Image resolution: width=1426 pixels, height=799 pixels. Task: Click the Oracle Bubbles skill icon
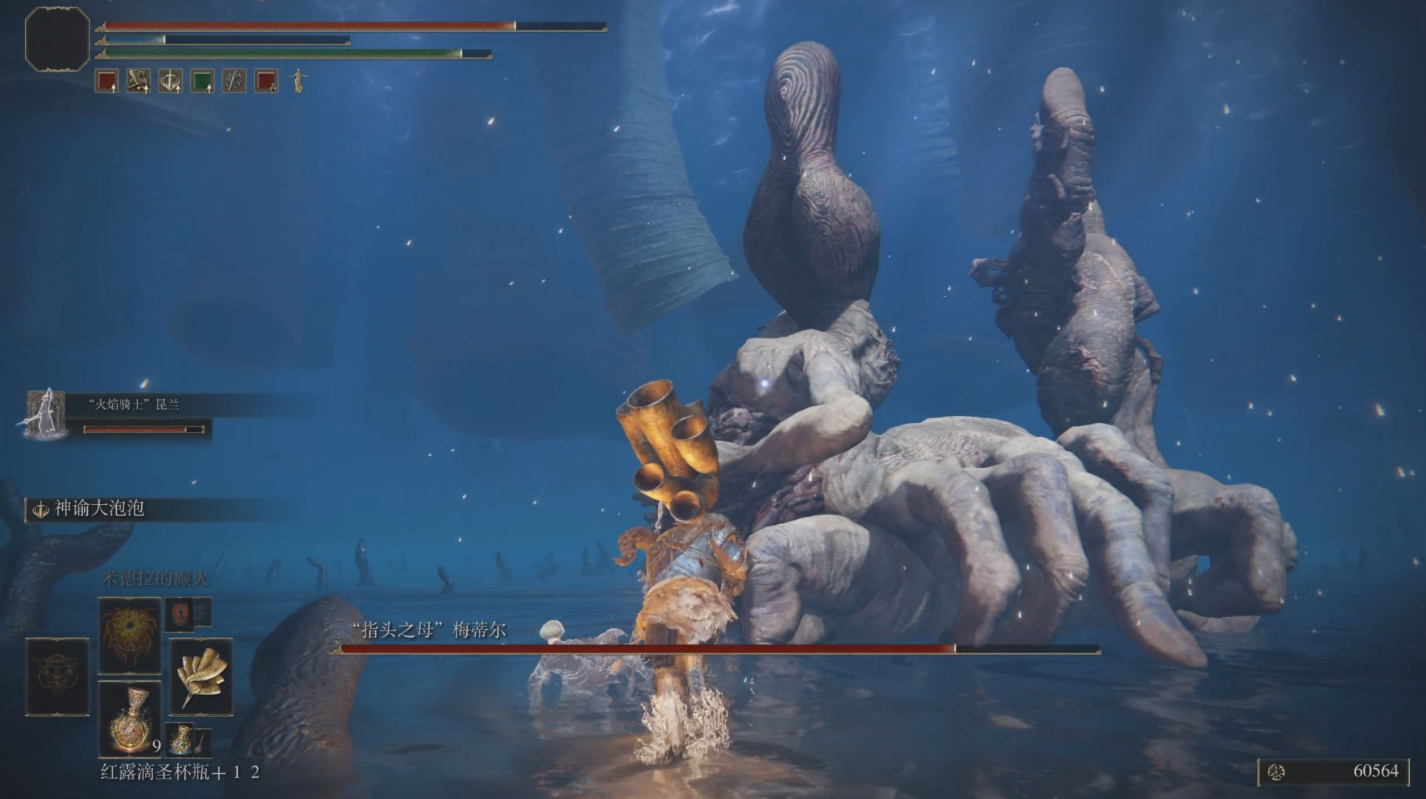41,509
